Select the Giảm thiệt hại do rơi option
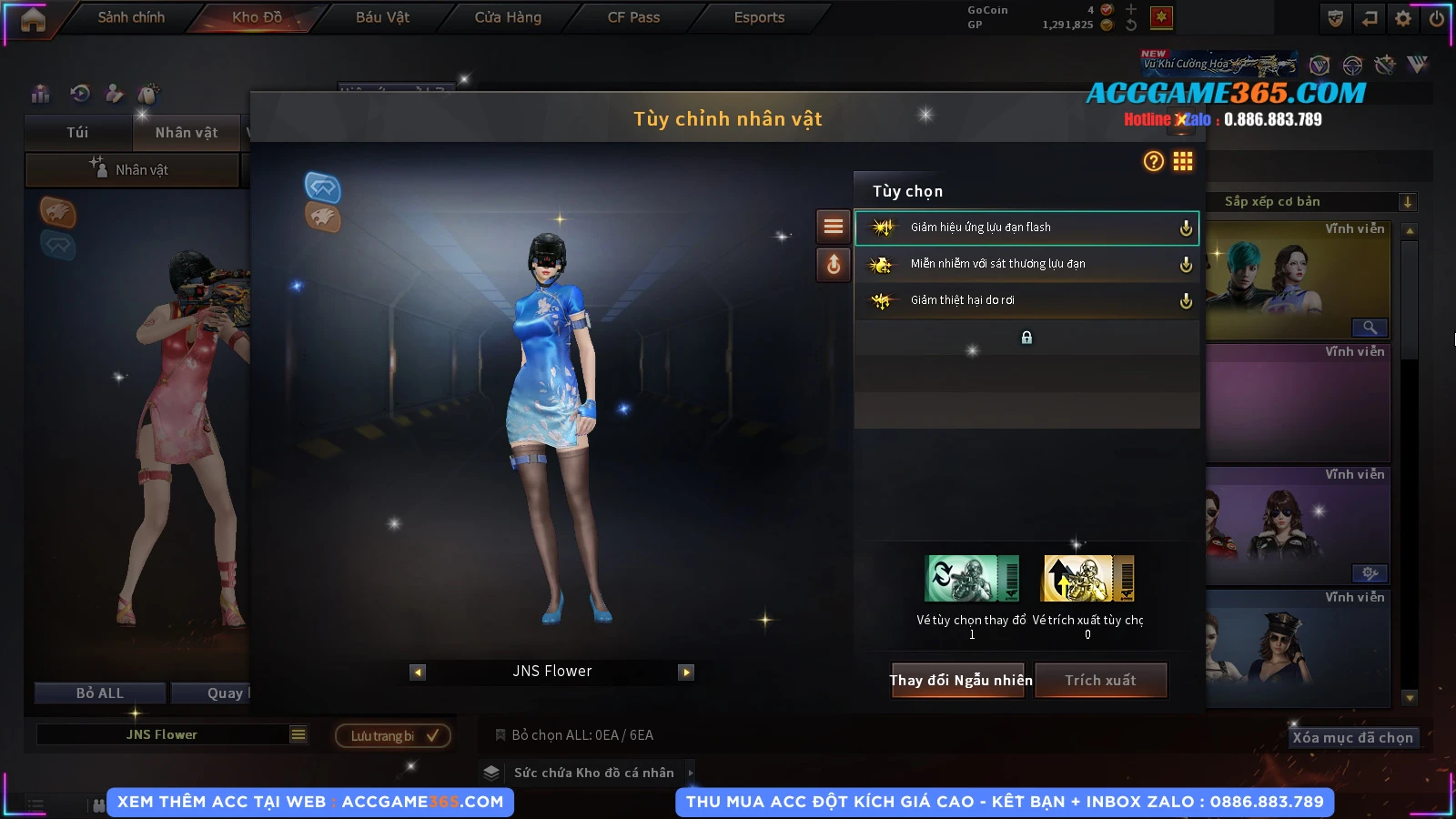 pos(1026,300)
